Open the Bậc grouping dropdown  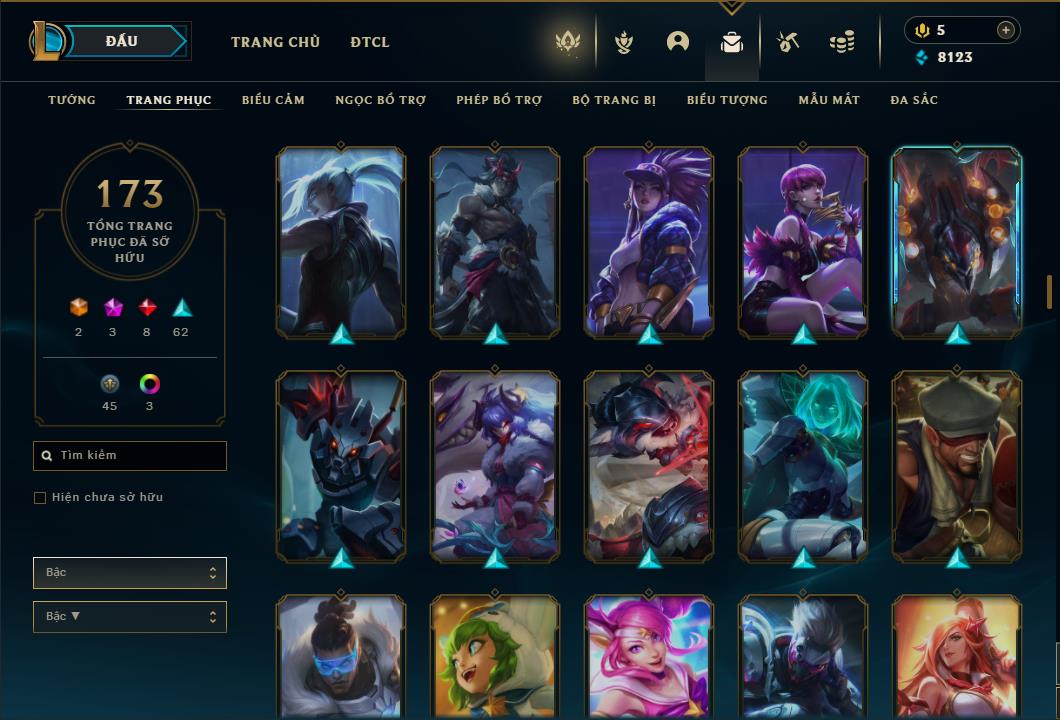pyautogui.click(x=130, y=573)
